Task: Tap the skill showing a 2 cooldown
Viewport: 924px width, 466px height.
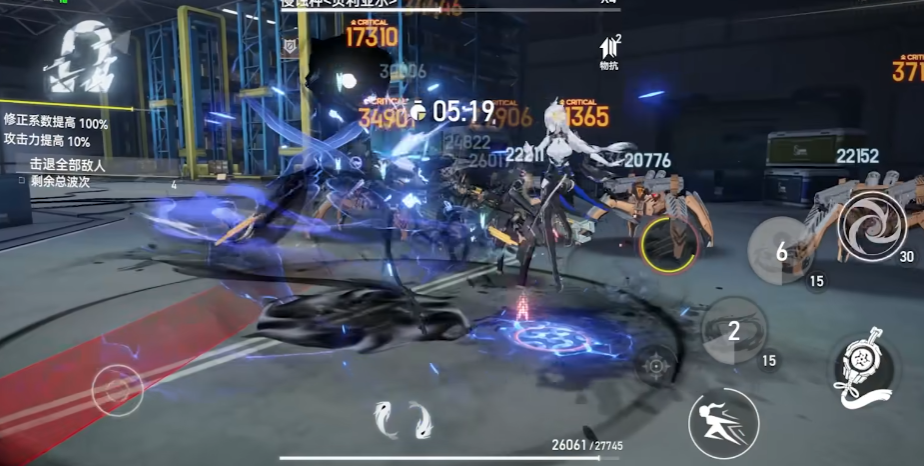Action: [x=734, y=331]
